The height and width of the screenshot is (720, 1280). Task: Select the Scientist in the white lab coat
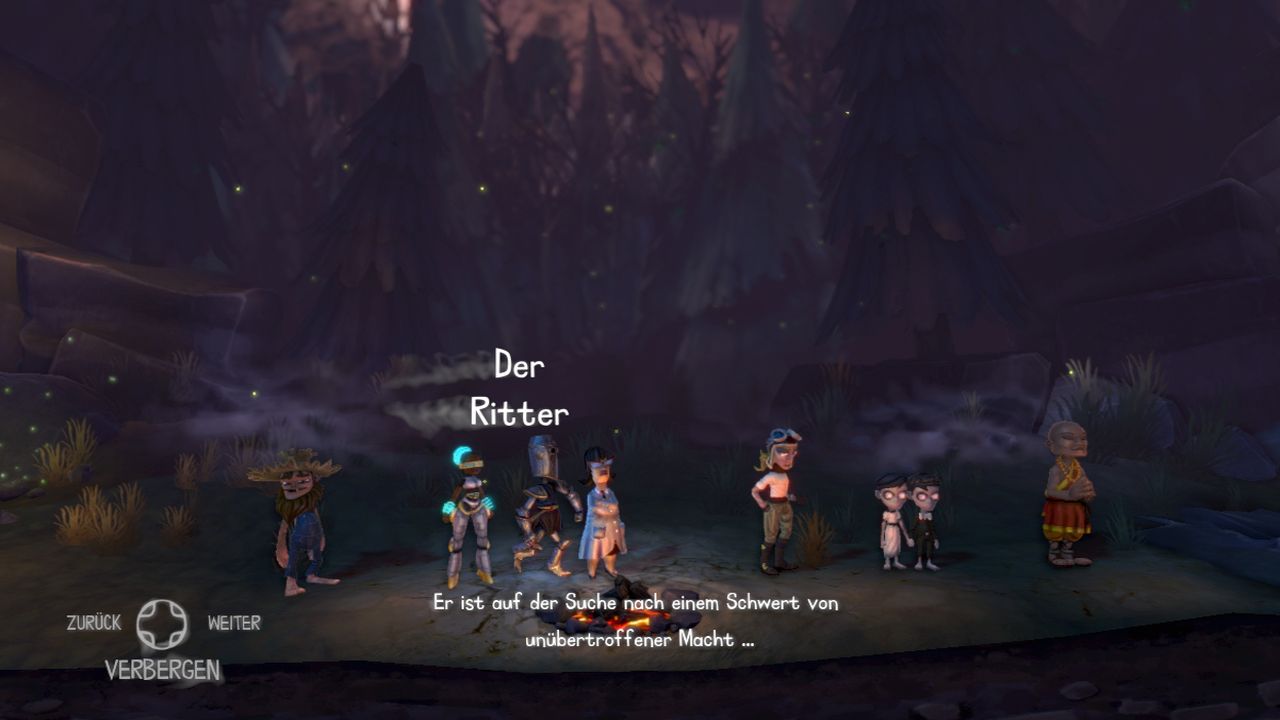pyautogui.click(x=601, y=510)
